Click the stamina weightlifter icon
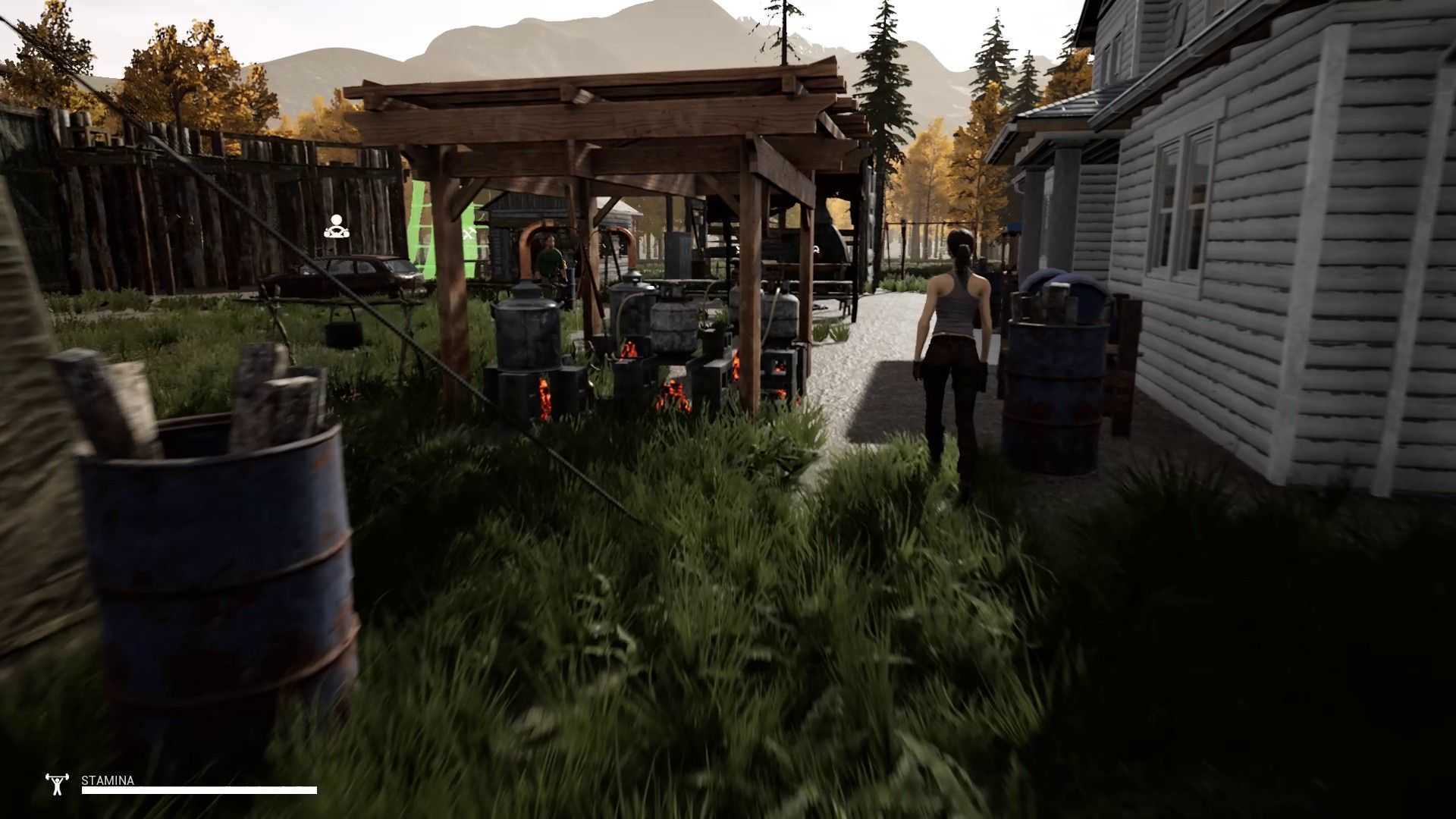Viewport: 1456px width, 819px height. [x=58, y=784]
